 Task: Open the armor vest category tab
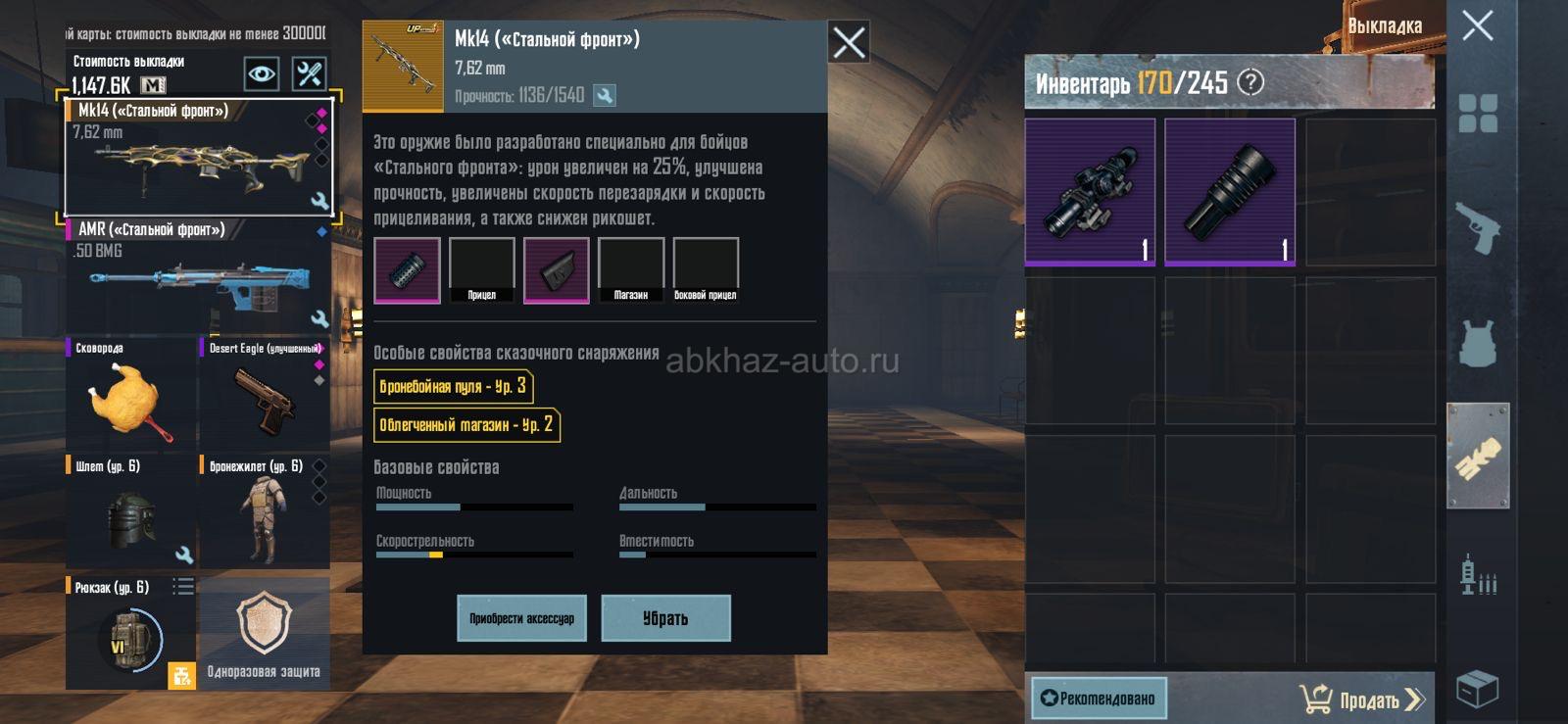[1478, 343]
